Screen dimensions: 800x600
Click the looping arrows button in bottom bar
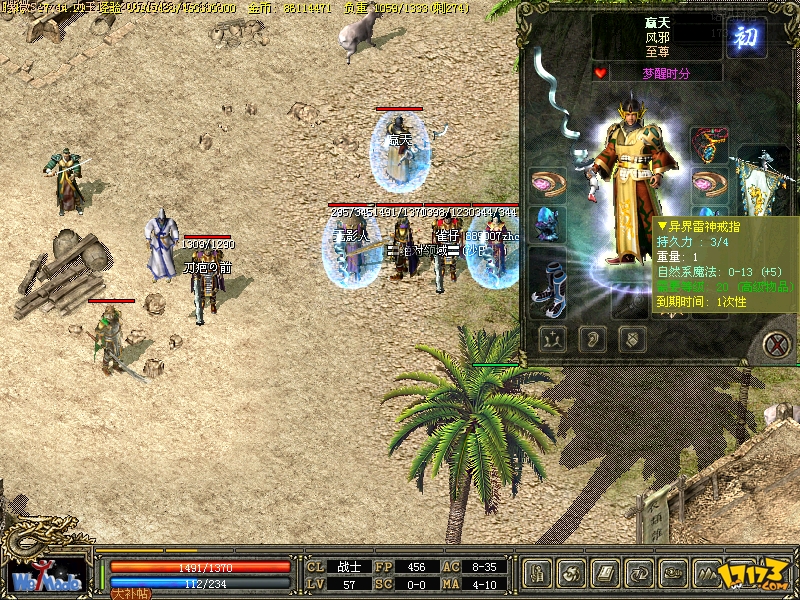[x=639, y=573]
